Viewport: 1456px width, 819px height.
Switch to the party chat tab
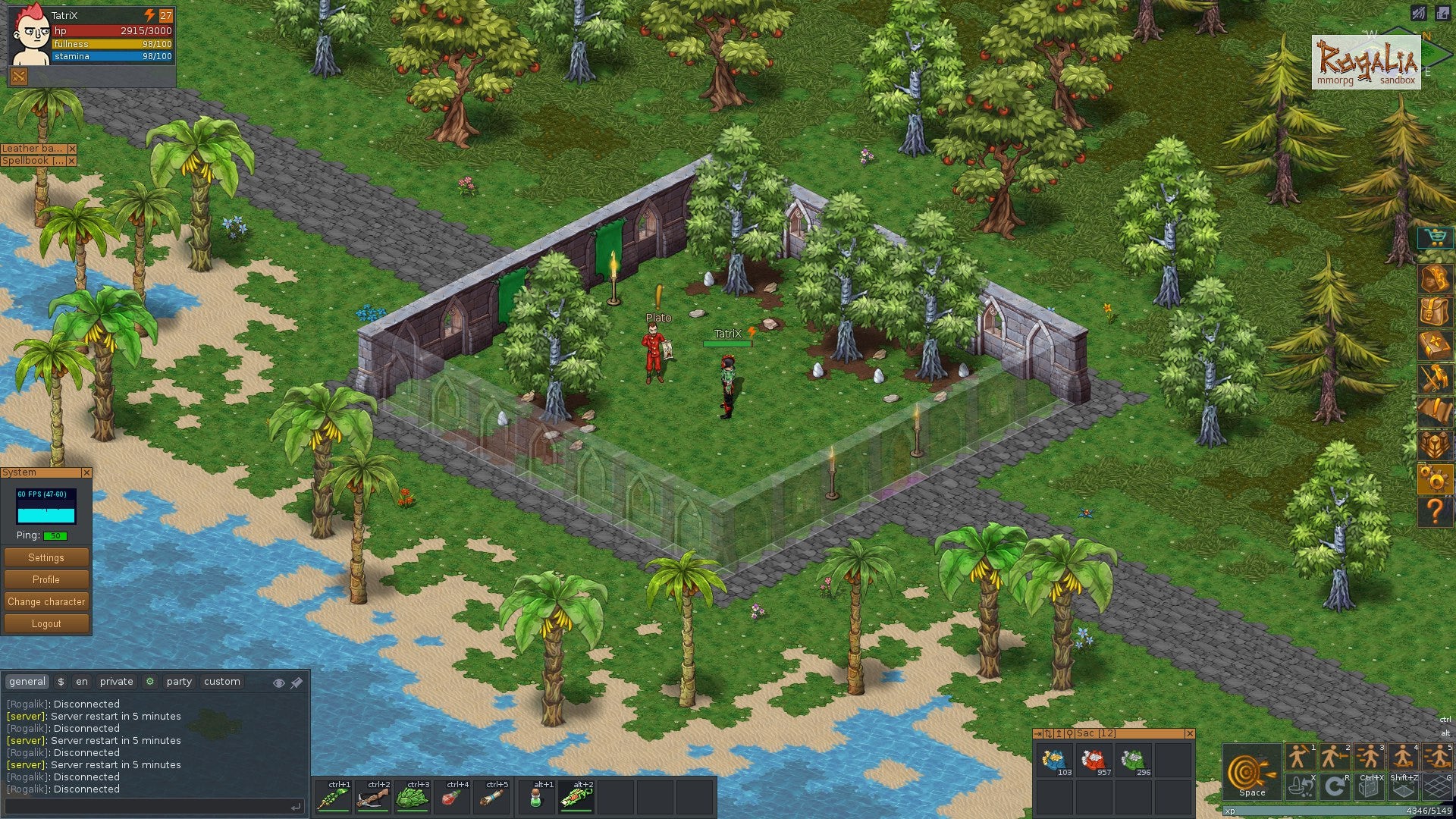click(179, 682)
